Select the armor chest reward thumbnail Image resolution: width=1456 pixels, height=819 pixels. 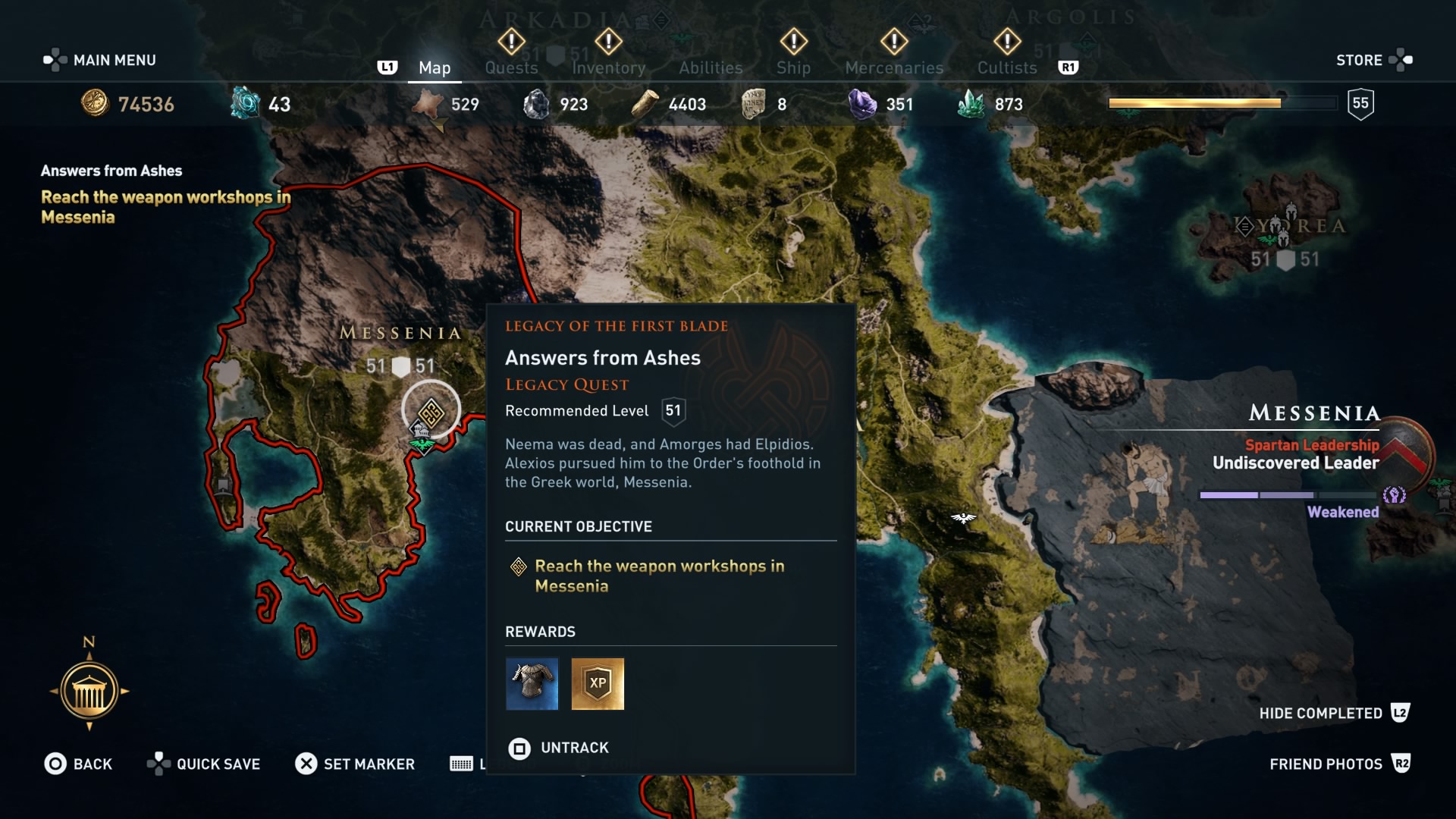(532, 684)
